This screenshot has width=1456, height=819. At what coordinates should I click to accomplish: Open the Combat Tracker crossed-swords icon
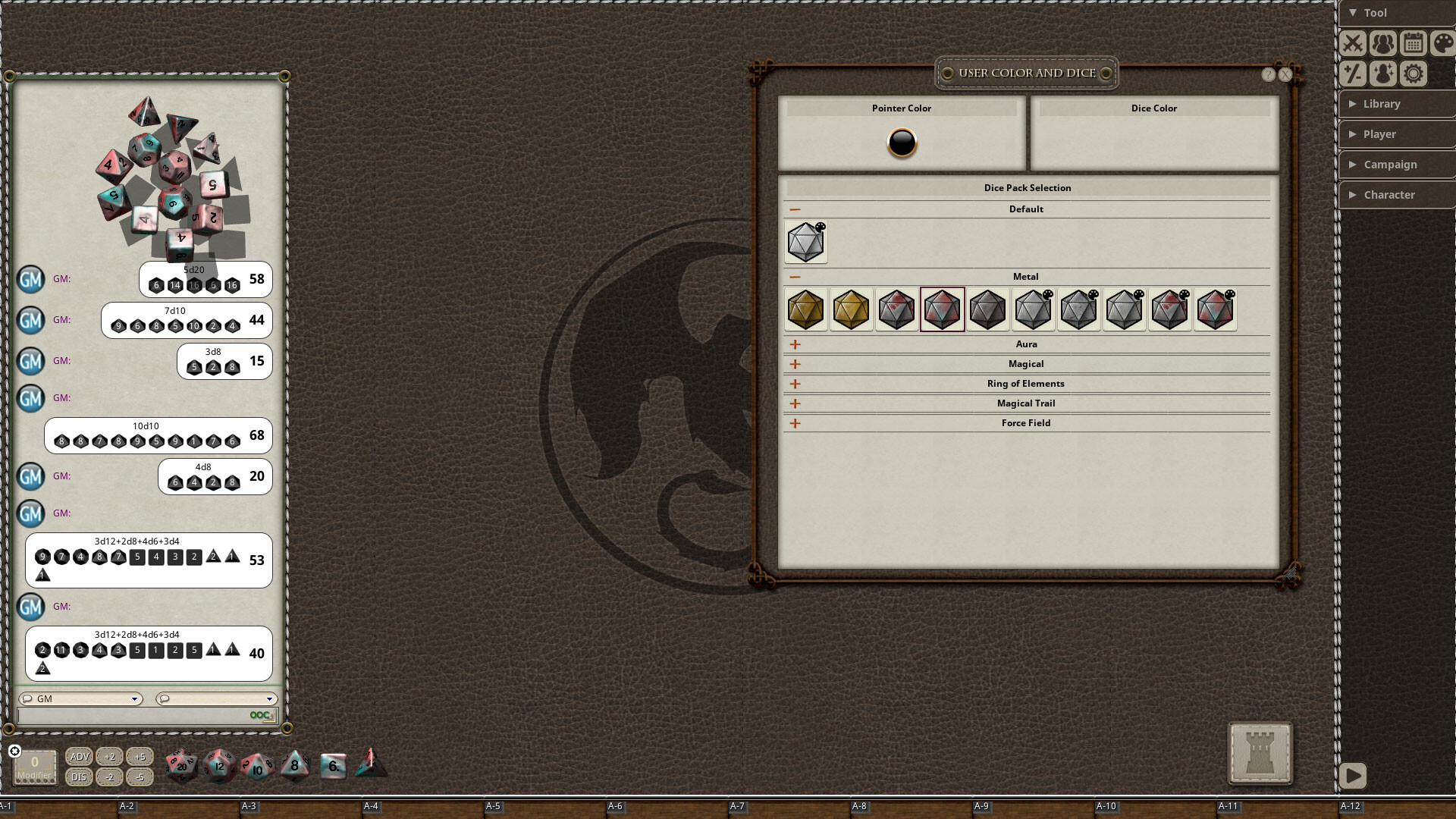[x=1354, y=43]
